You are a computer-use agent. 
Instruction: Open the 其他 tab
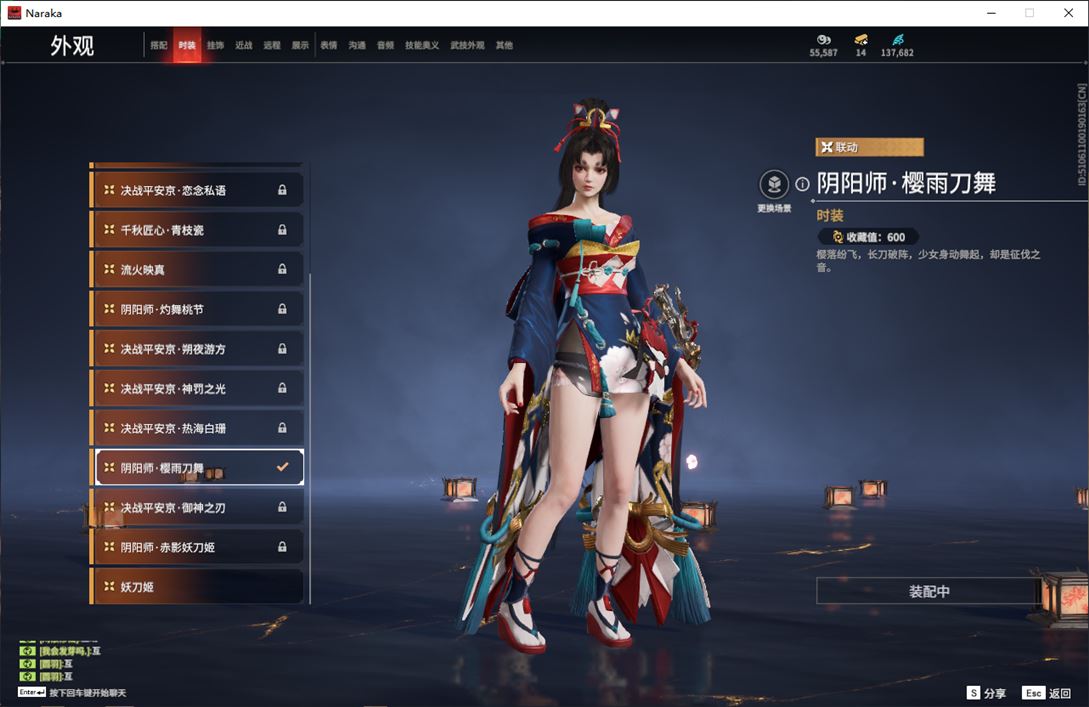[x=504, y=45]
